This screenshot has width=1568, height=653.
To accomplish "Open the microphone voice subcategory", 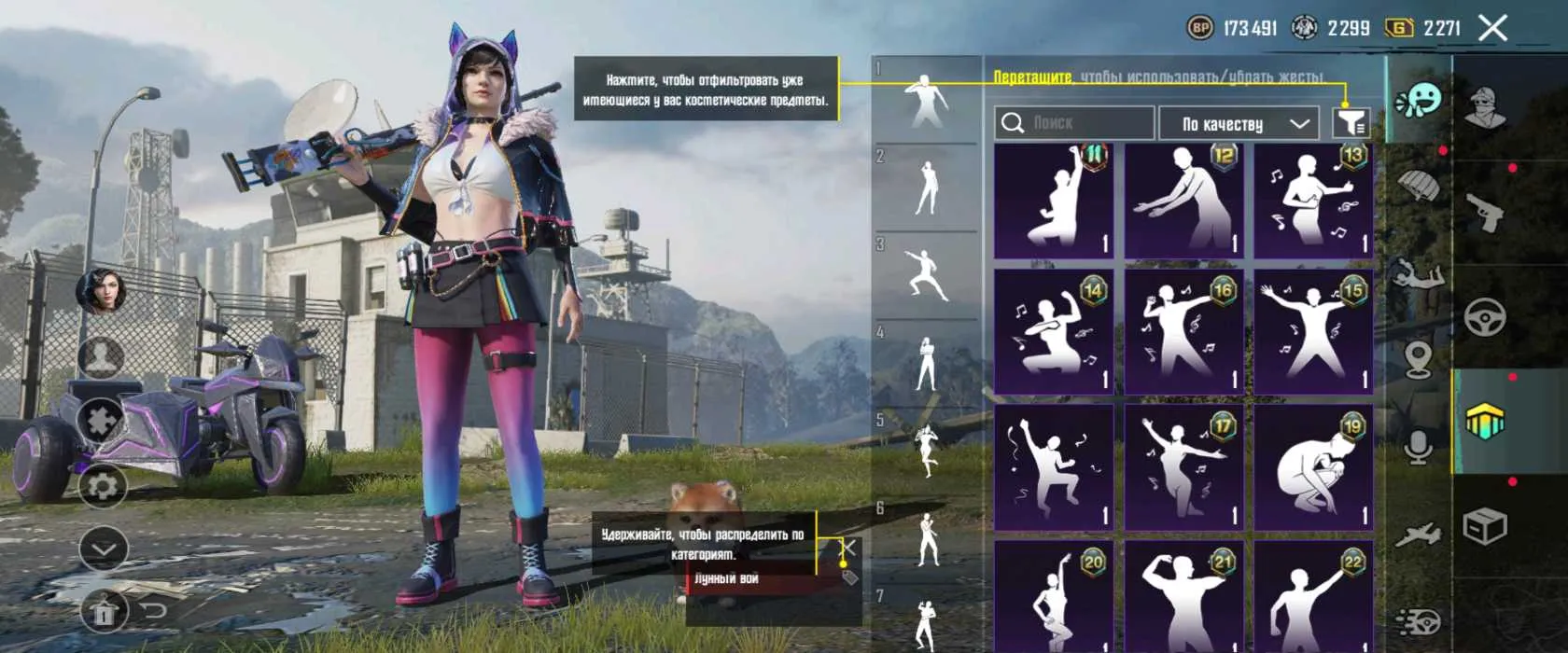I will pyautogui.click(x=1419, y=447).
